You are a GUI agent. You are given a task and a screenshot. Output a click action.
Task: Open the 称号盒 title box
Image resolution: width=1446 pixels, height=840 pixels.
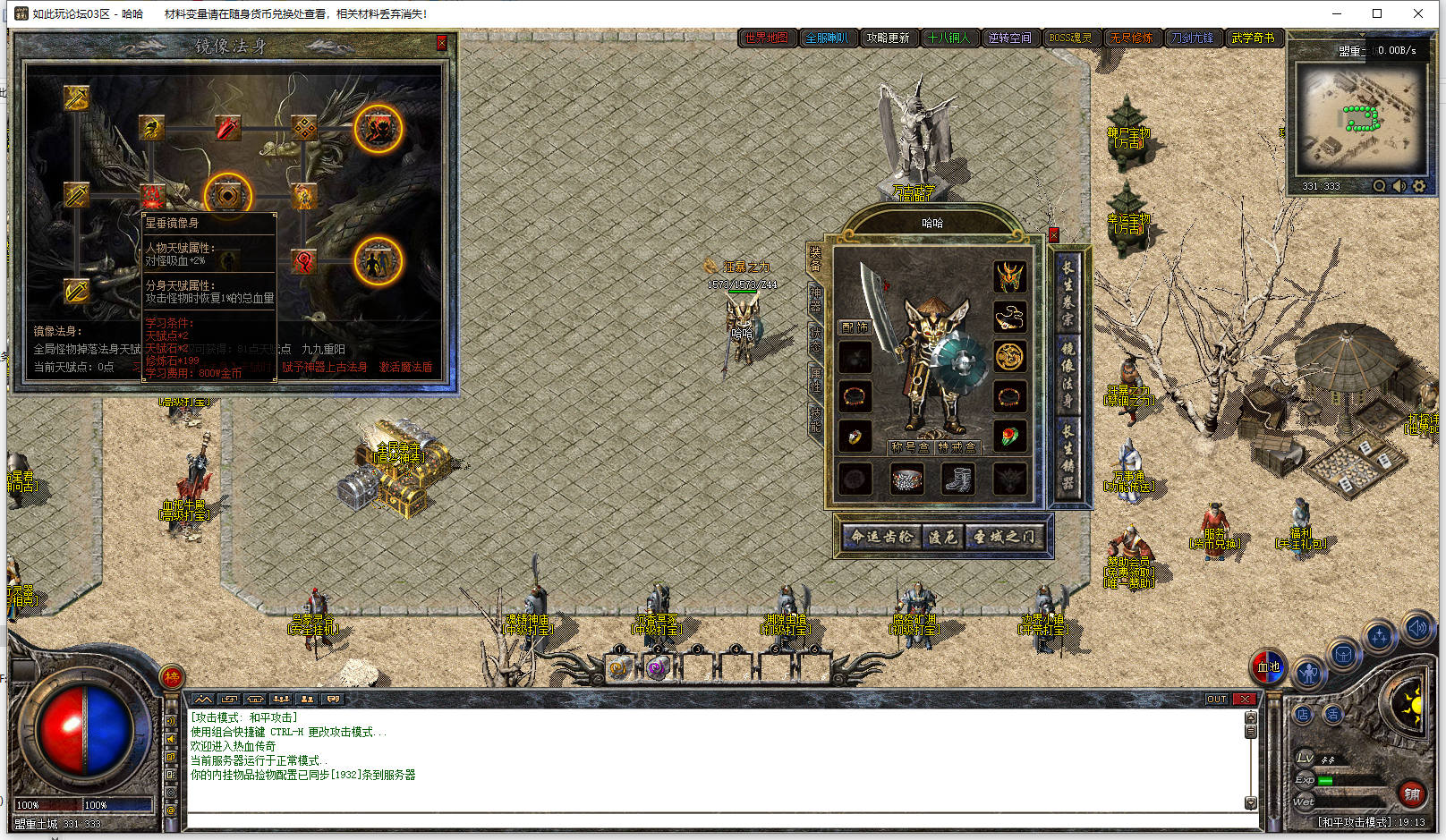[x=910, y=447]
